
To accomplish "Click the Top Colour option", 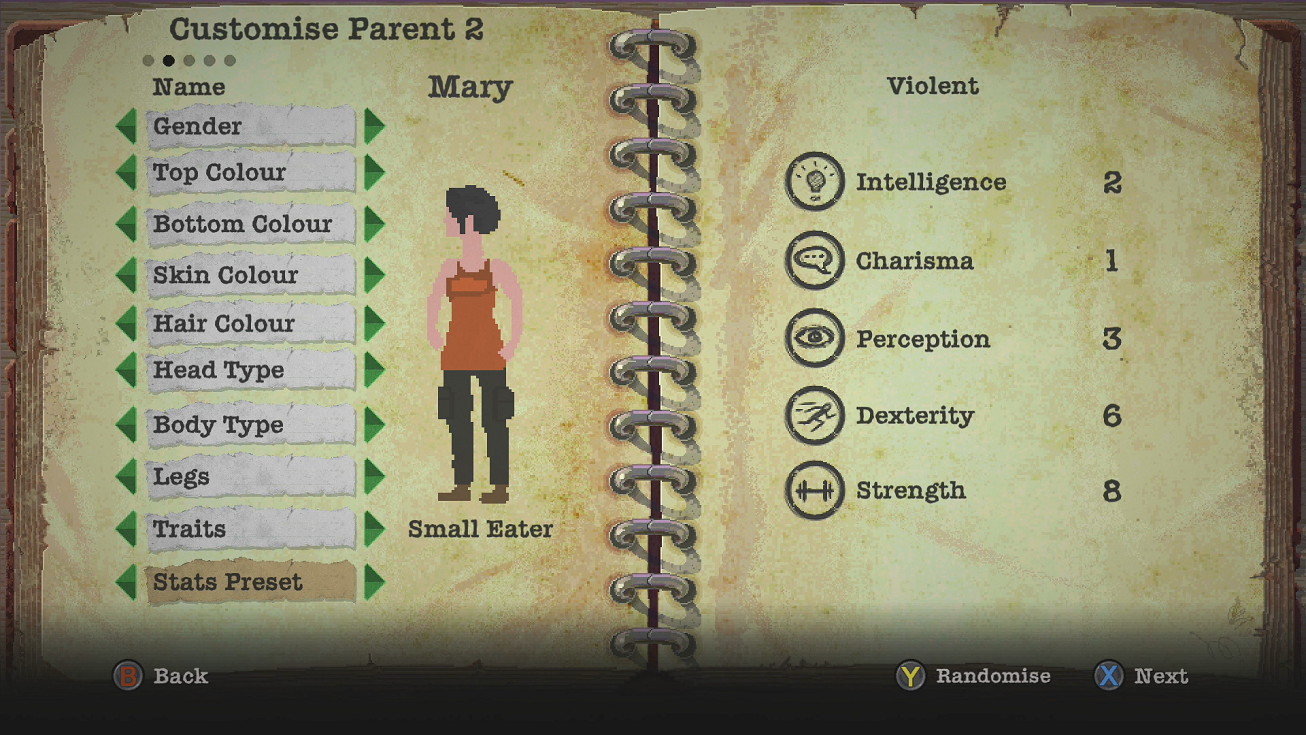I will tap(250, 173).
